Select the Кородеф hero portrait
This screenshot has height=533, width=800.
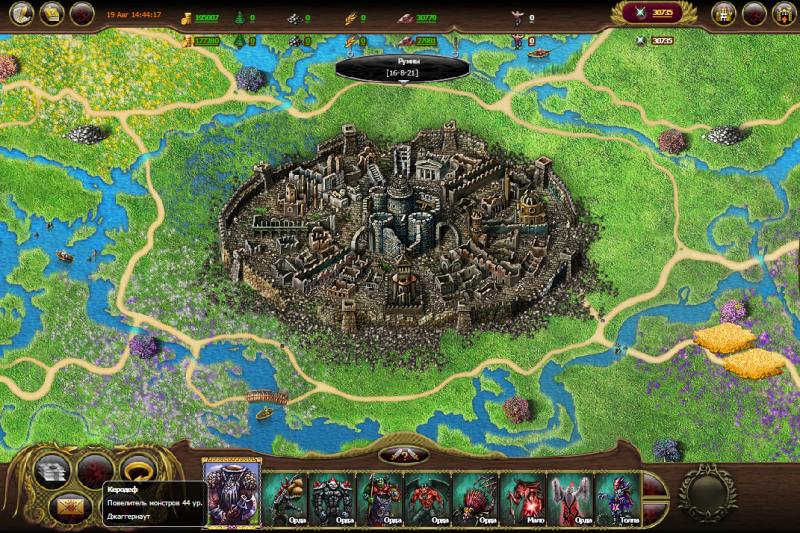pos(232,490)
